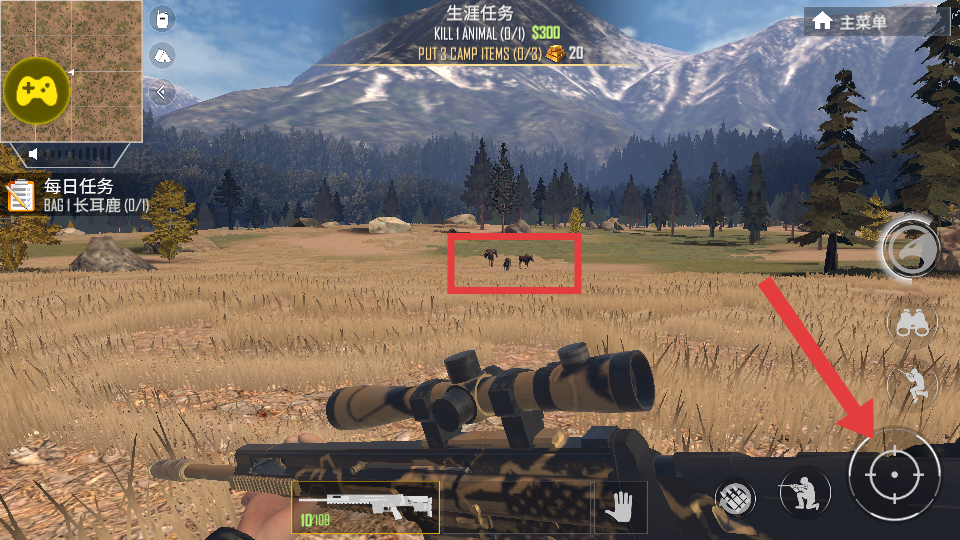Collapse the side icons with the arrow
Screen dimensions: 960x540
click(x=162, y=94)
